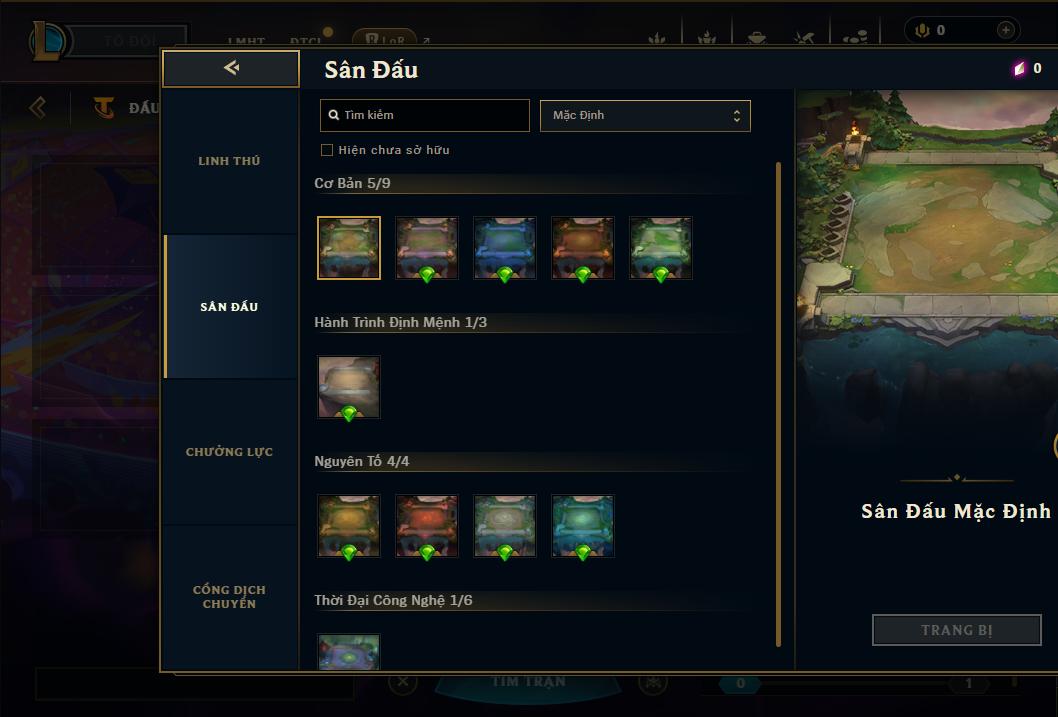Select the Hành Trình Định Mệnh arena

(349, 386)
